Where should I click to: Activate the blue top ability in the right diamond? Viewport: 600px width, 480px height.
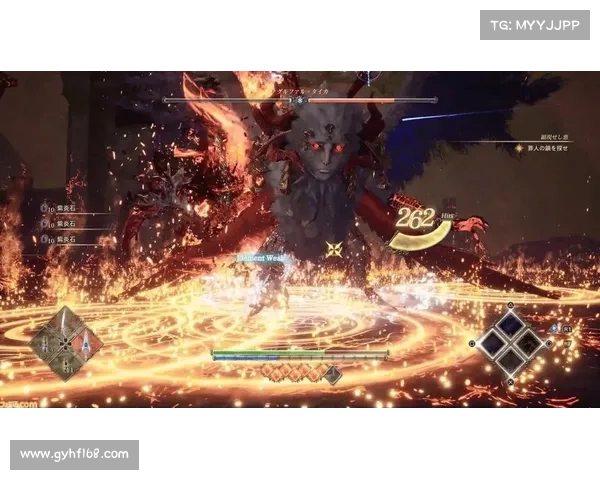click(x=511, y=326)
